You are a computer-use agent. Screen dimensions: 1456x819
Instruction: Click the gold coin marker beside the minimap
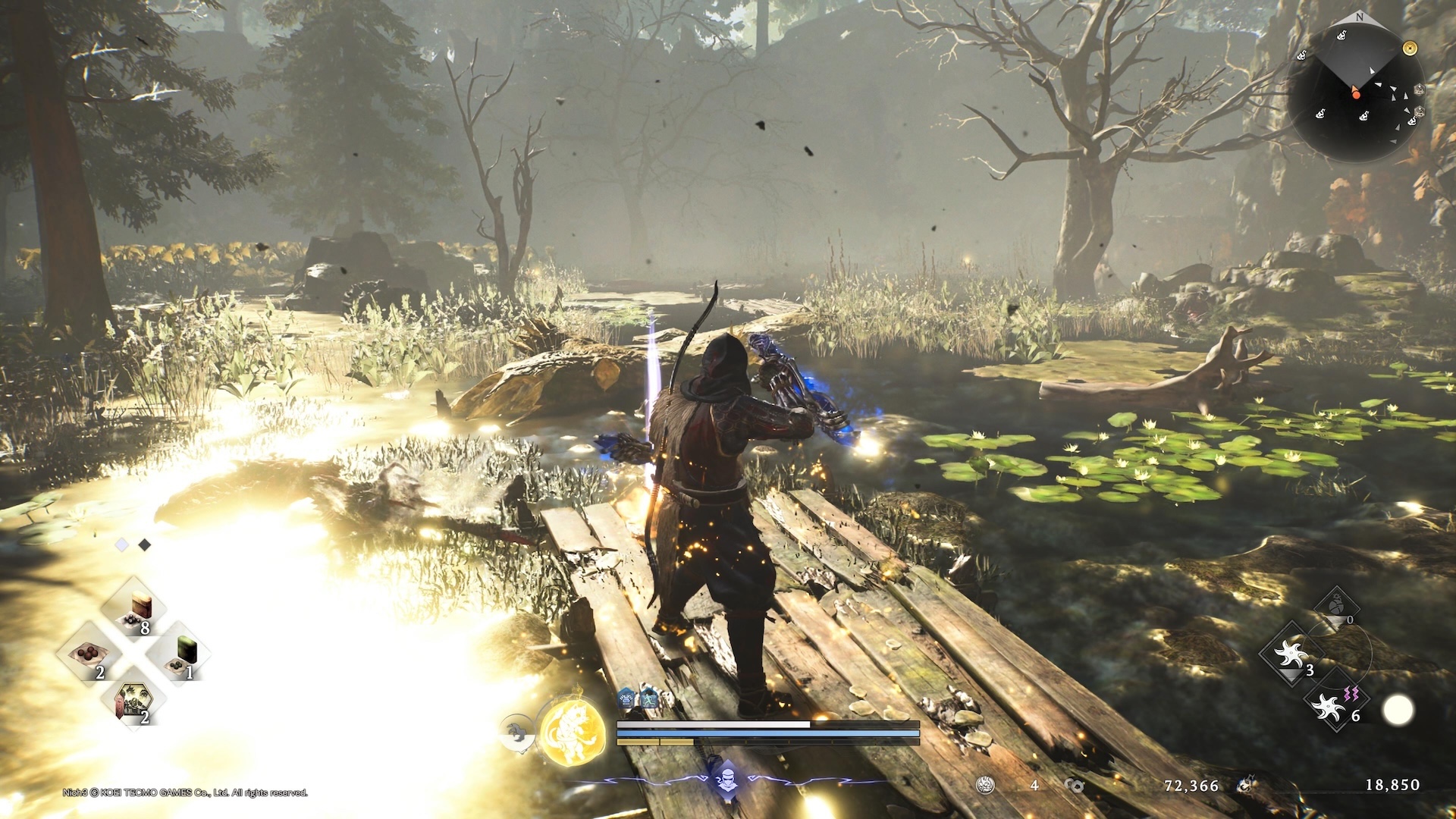(x=1410, y=49)
